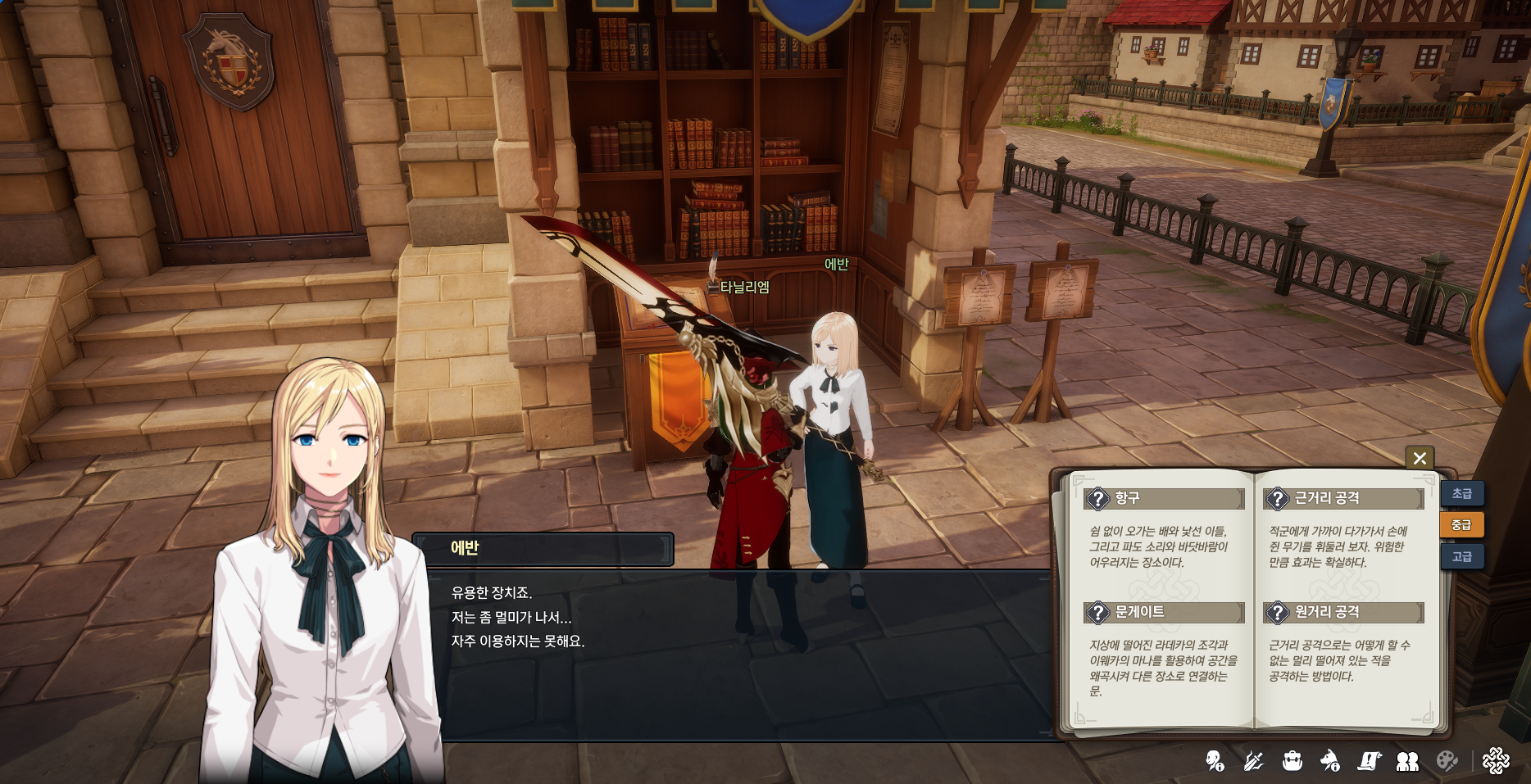
Task: Pick the 문게이트 keyword entry
Action: 1164,612
